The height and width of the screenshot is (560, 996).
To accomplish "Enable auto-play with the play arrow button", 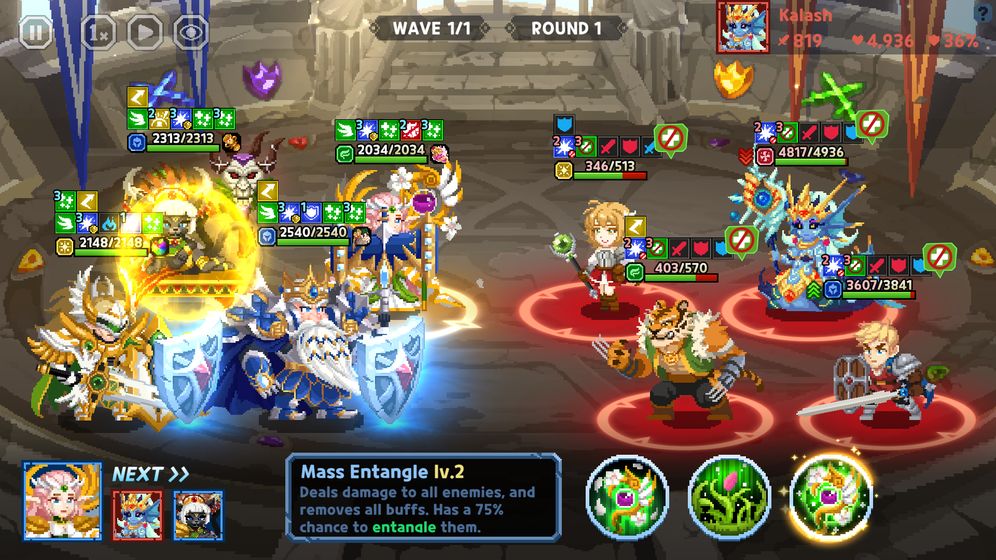I will click(145, 31).
